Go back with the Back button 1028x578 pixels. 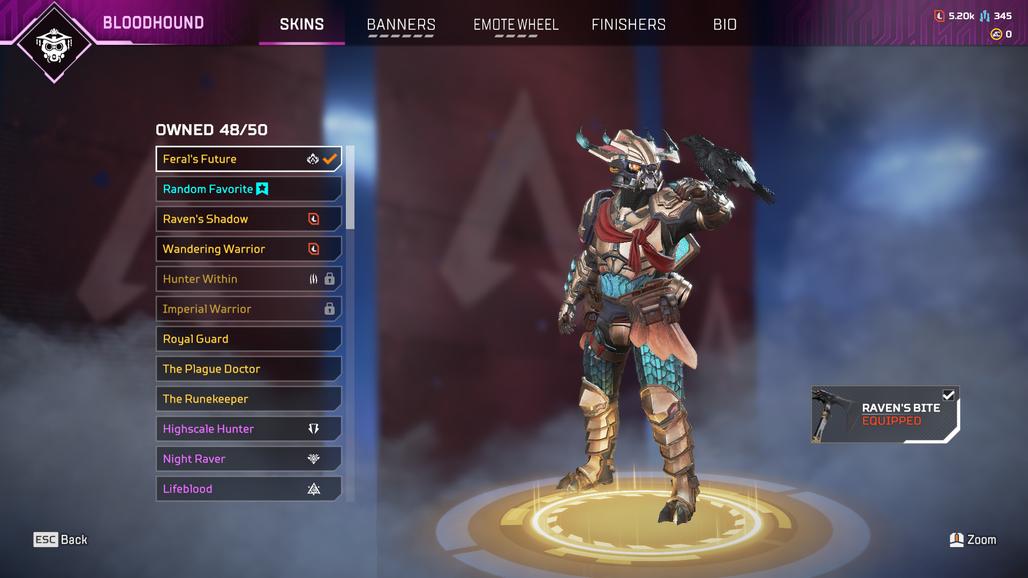[x=60, y=540]
